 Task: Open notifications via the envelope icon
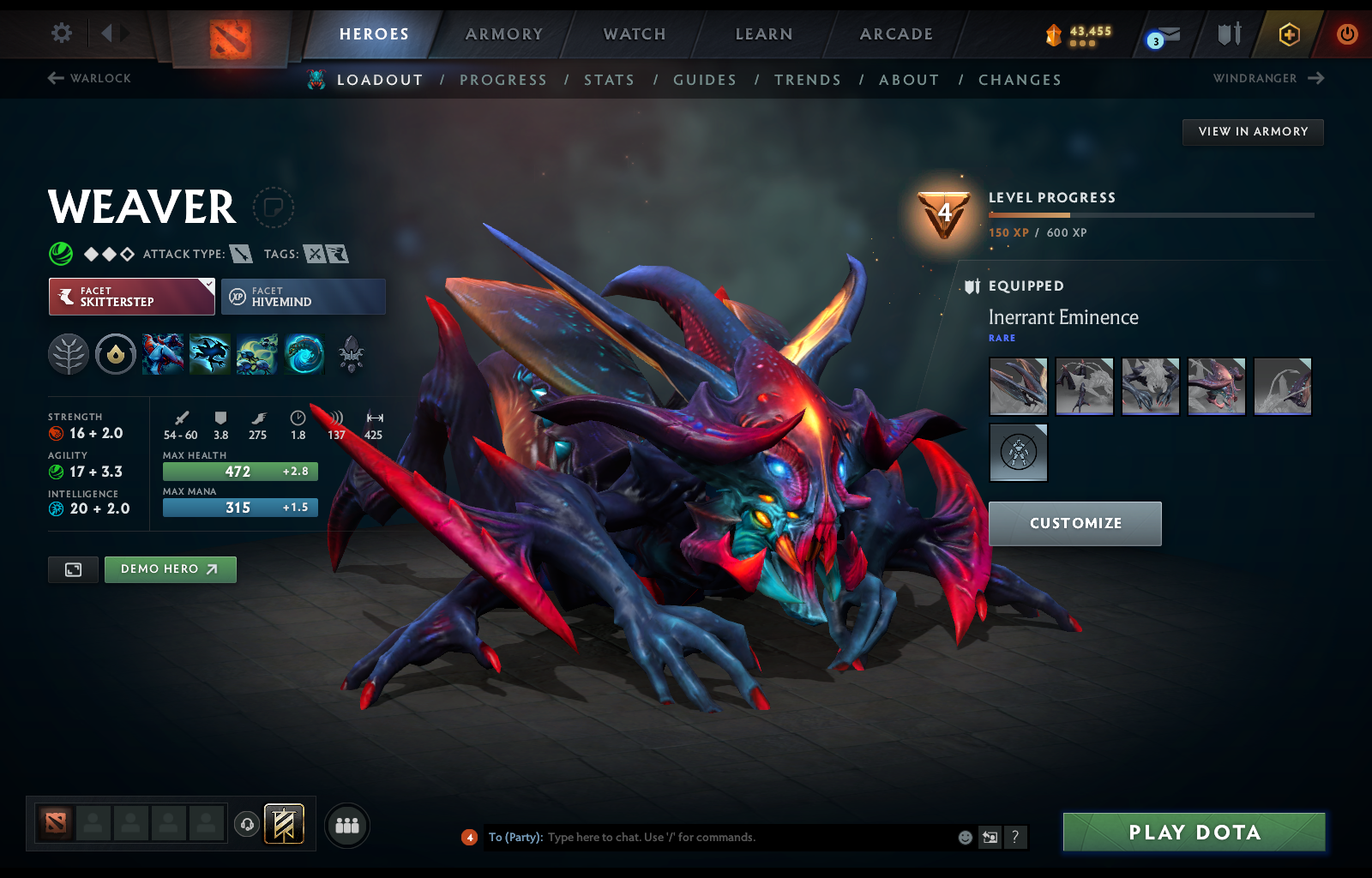tap(1170, 34)
